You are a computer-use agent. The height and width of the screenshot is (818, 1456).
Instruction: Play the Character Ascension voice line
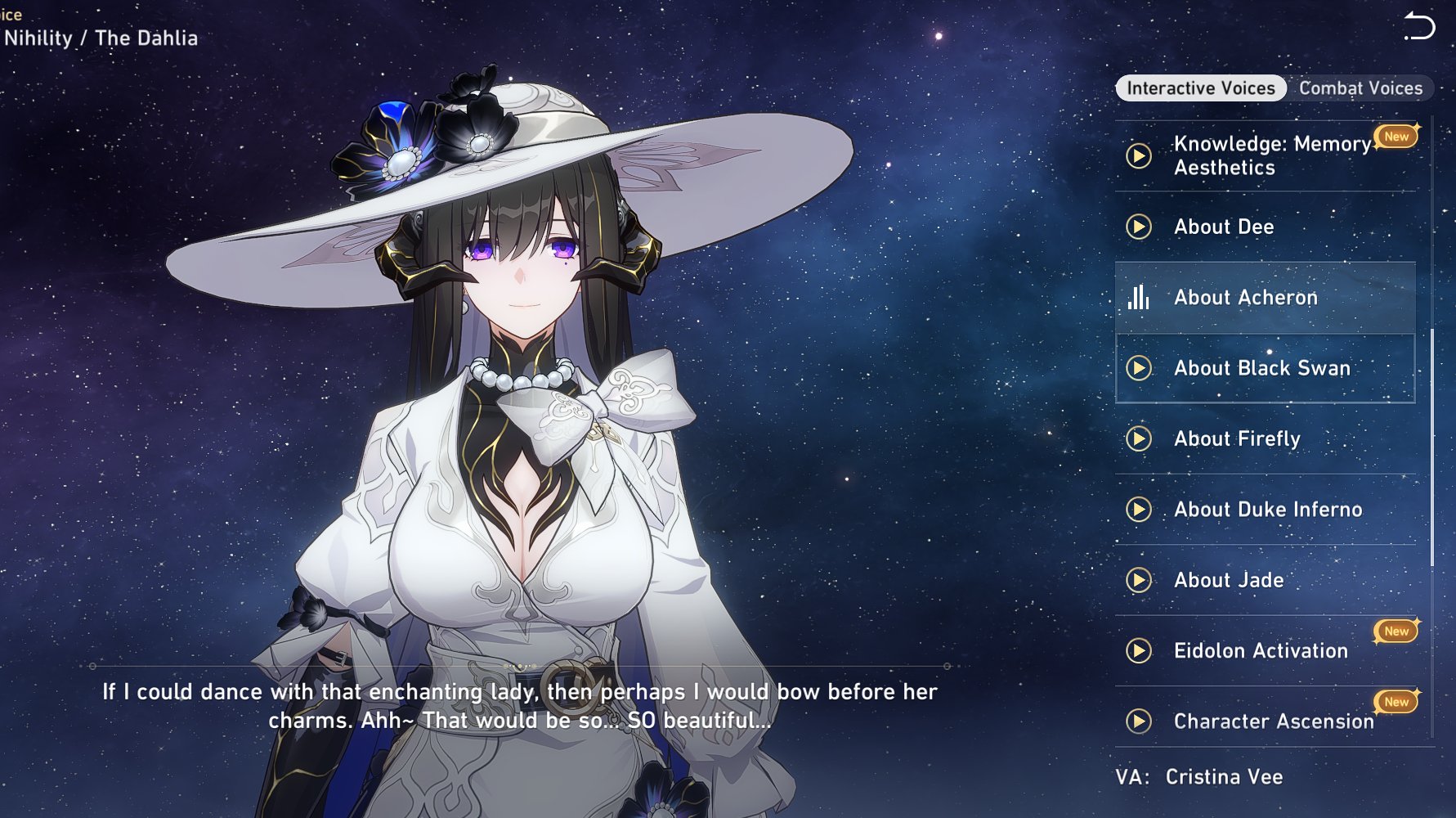click(1139, 721)
